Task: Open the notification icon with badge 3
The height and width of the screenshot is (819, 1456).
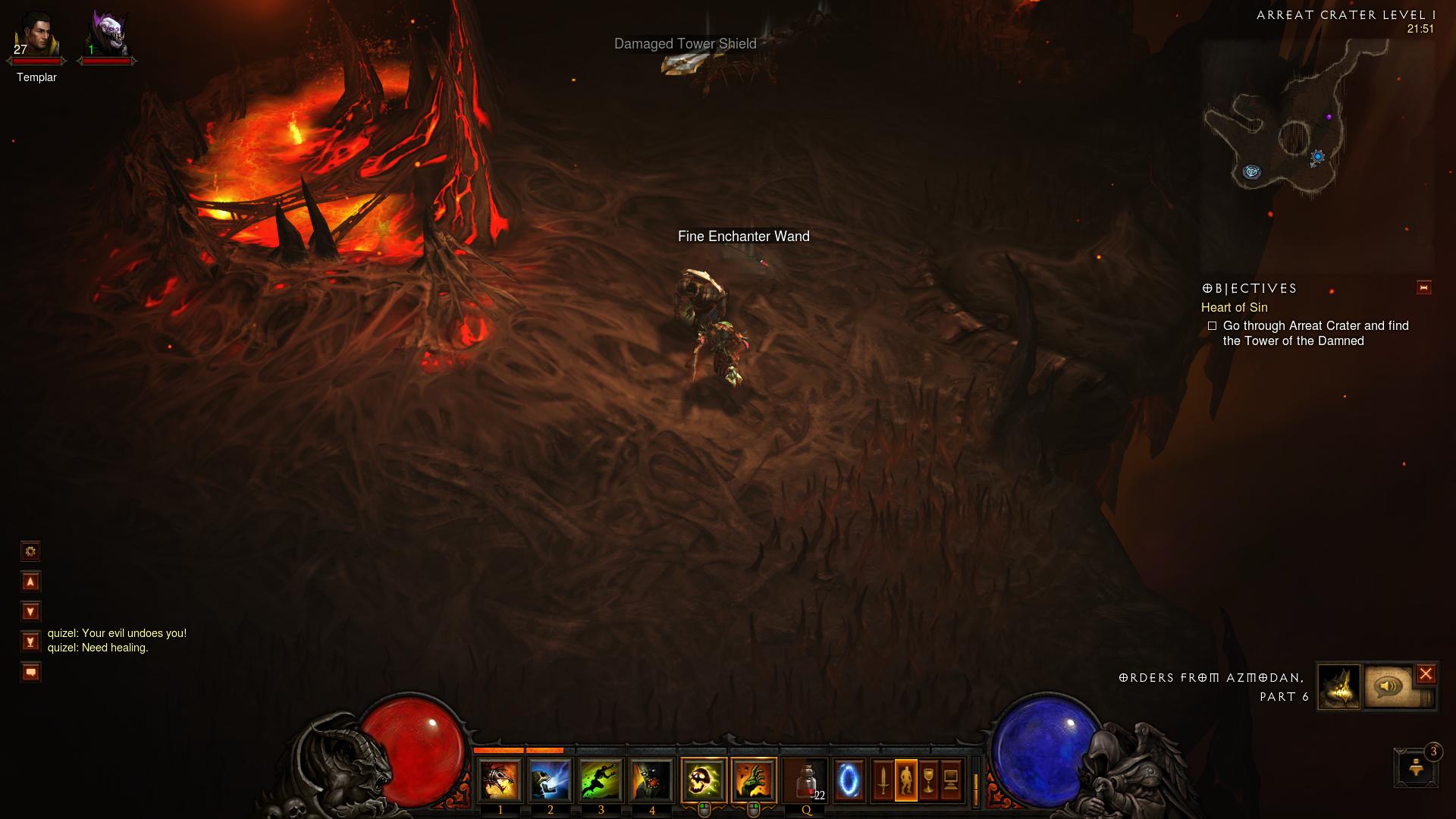Action: pyautogui.click(x=1416, y=768)
